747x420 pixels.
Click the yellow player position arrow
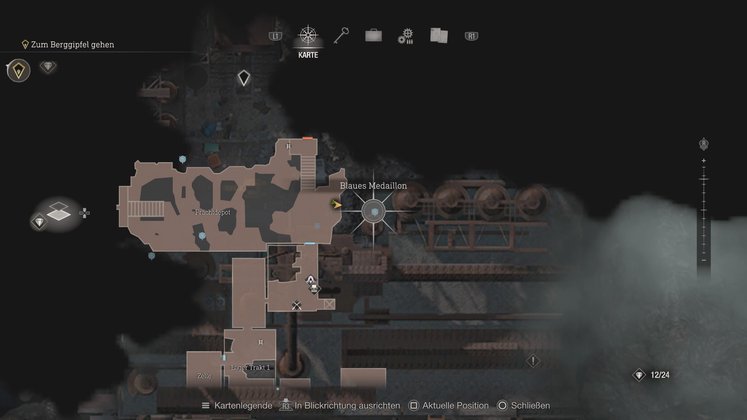coord(337,203)
